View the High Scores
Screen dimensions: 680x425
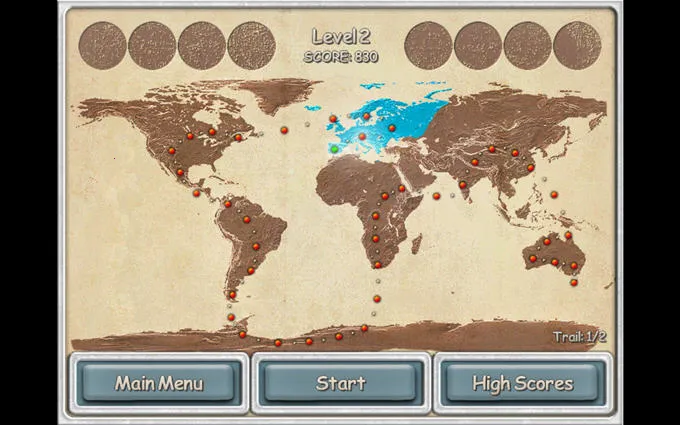[522, 383]
